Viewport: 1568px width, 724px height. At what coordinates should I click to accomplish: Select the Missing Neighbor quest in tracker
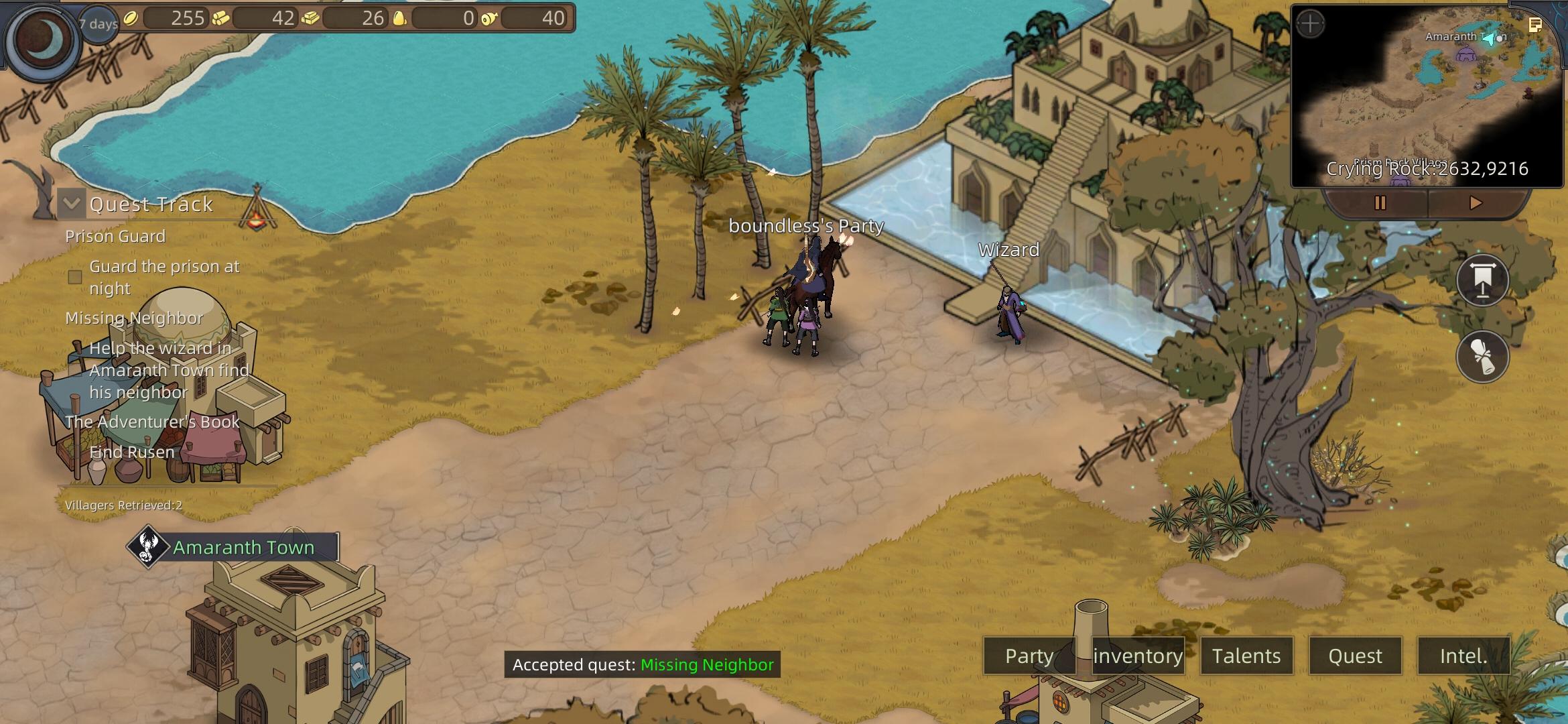(134, 318)
